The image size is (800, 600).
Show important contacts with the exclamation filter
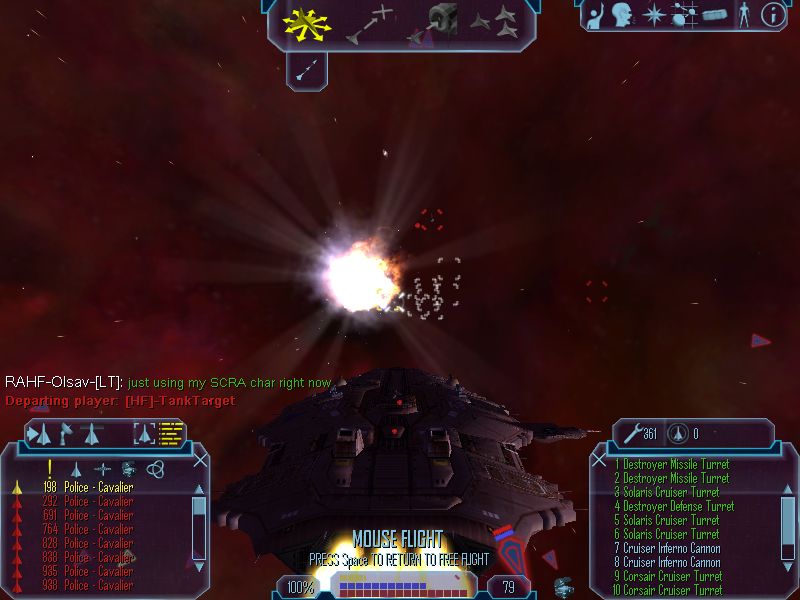coord(48,468)
